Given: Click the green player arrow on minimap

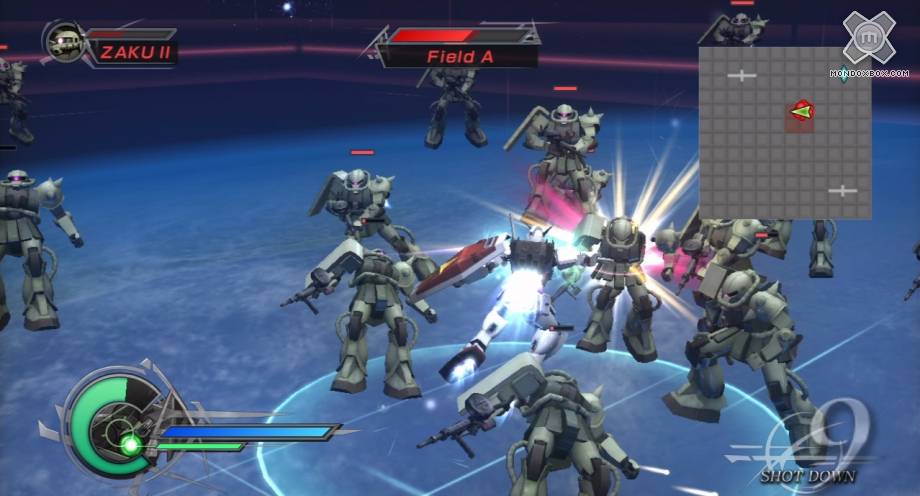Looking at the screenshot, I should click(x=801, y=112).
